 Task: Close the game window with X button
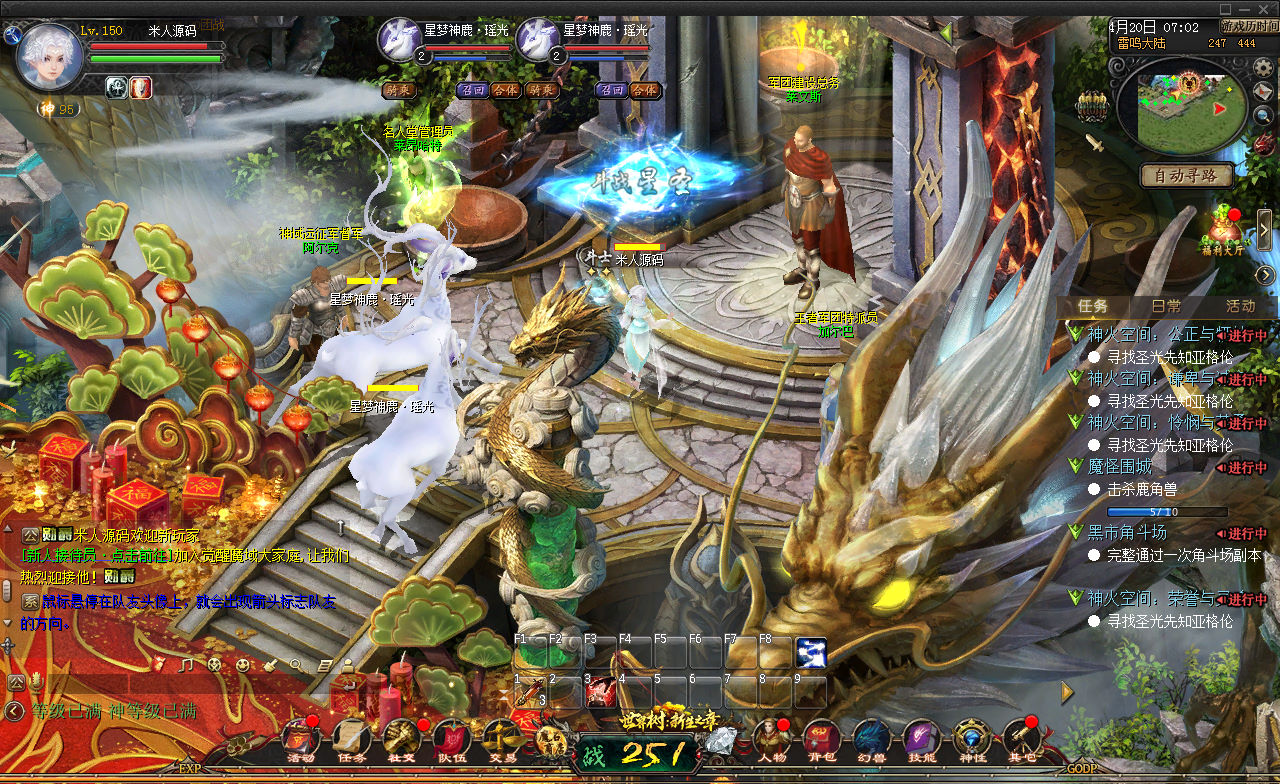coord(1265,8)
